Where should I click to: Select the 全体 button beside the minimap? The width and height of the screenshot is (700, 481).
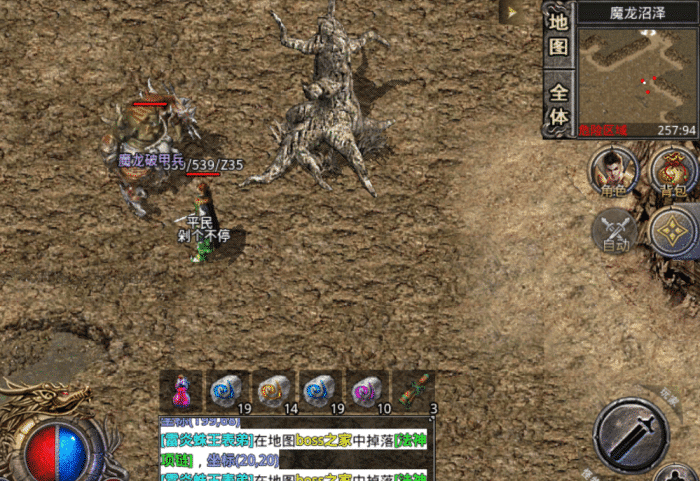pos(558,105)
